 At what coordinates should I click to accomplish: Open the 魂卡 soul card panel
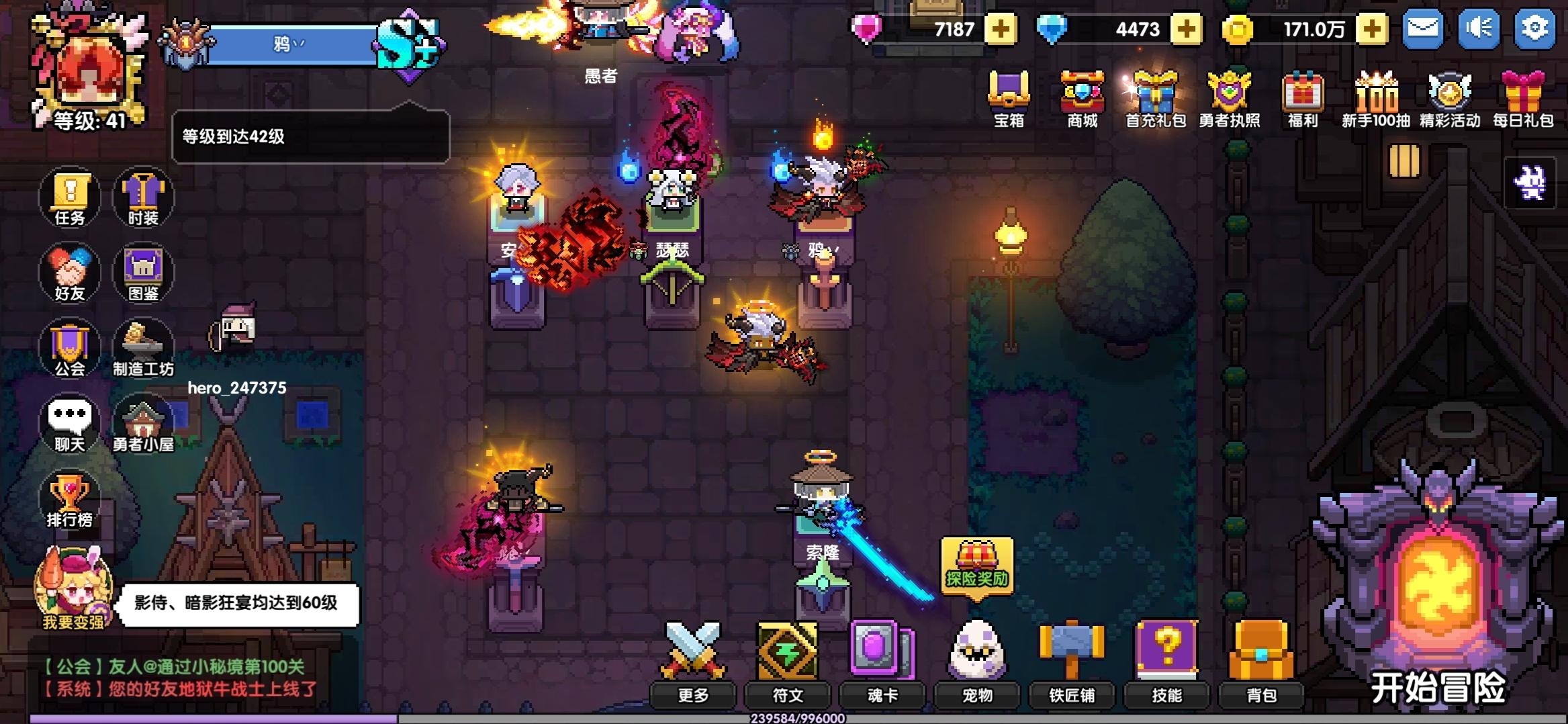880,655
